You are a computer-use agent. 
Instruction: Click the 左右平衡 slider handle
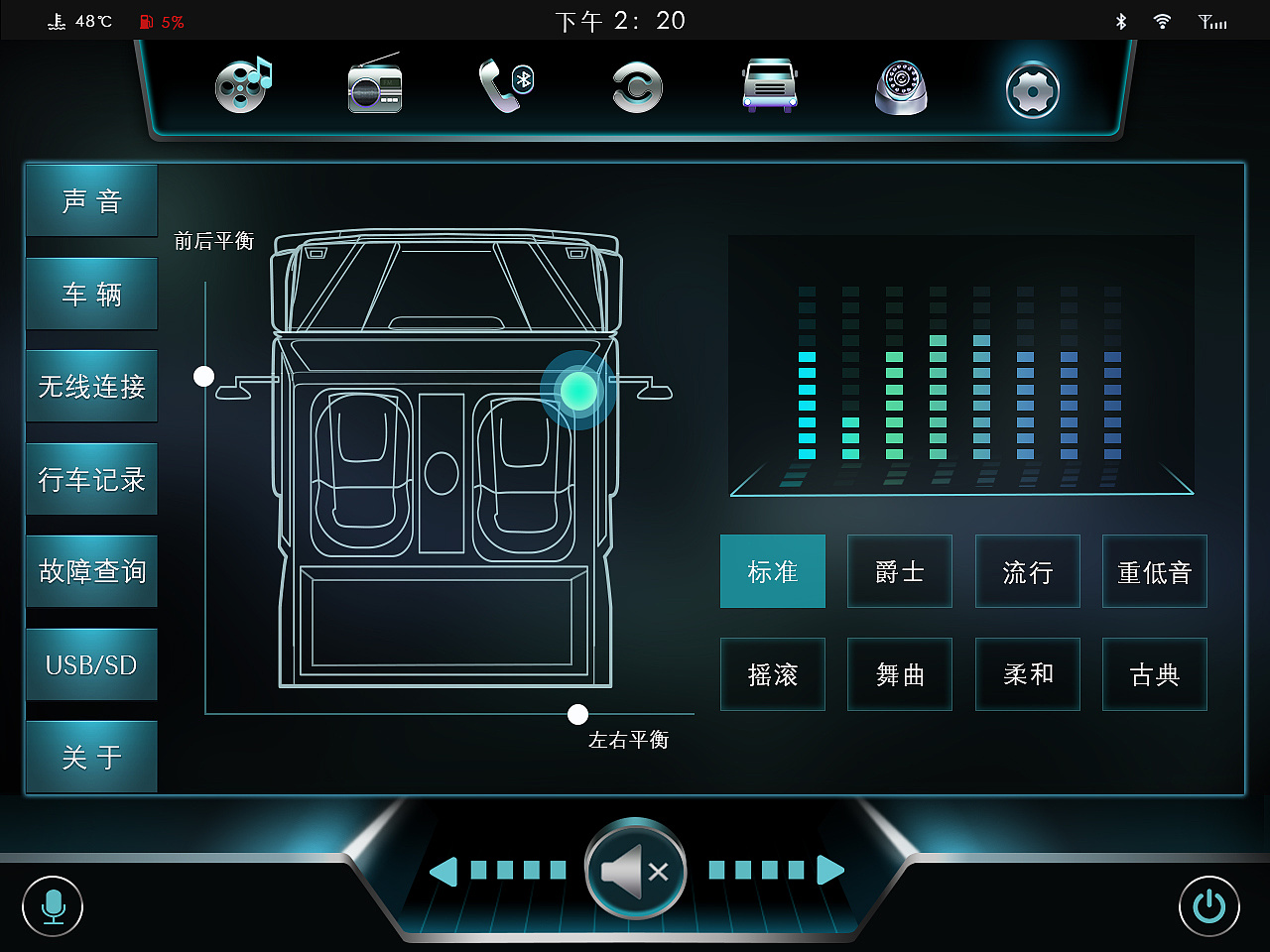tap(577, 714)
